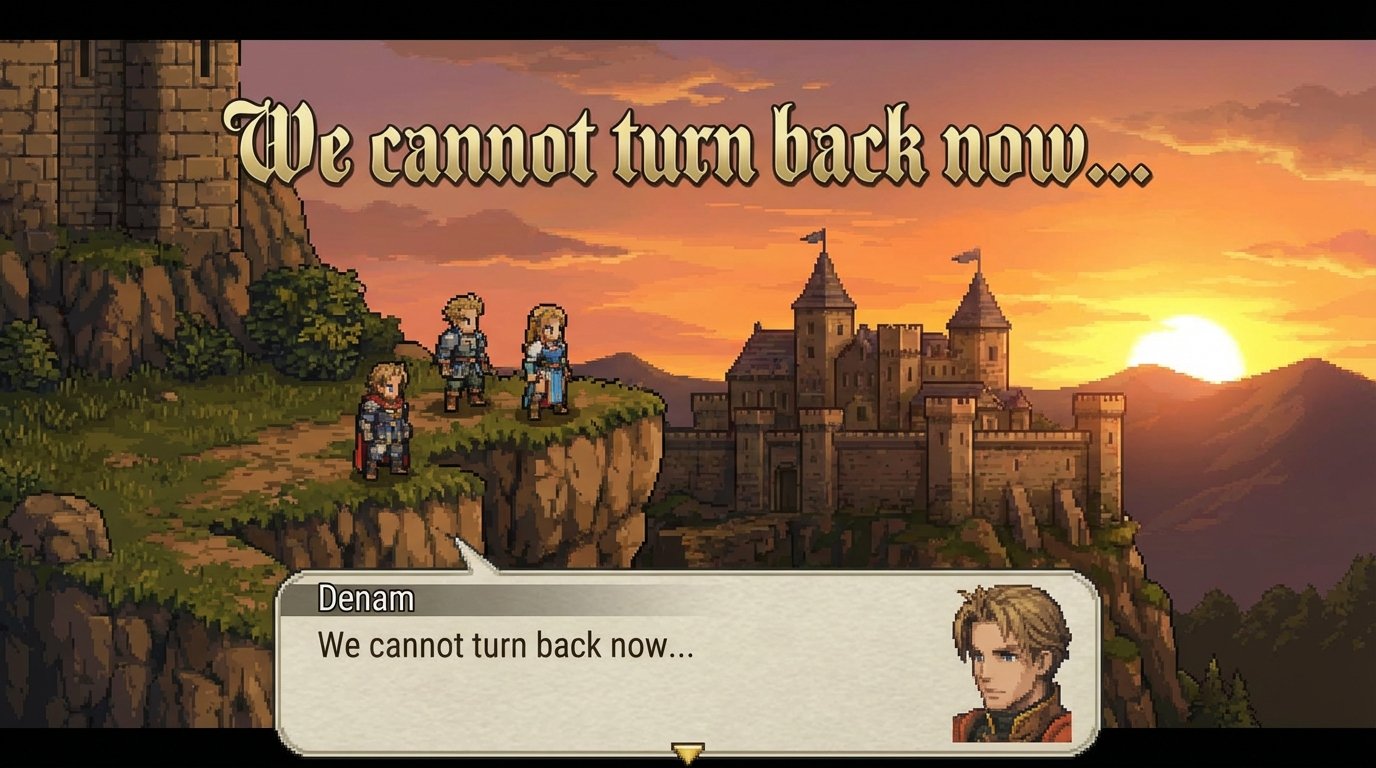1376x768 pixels.
Task: Click the dialogue text to advance
Action: [500, 650]
